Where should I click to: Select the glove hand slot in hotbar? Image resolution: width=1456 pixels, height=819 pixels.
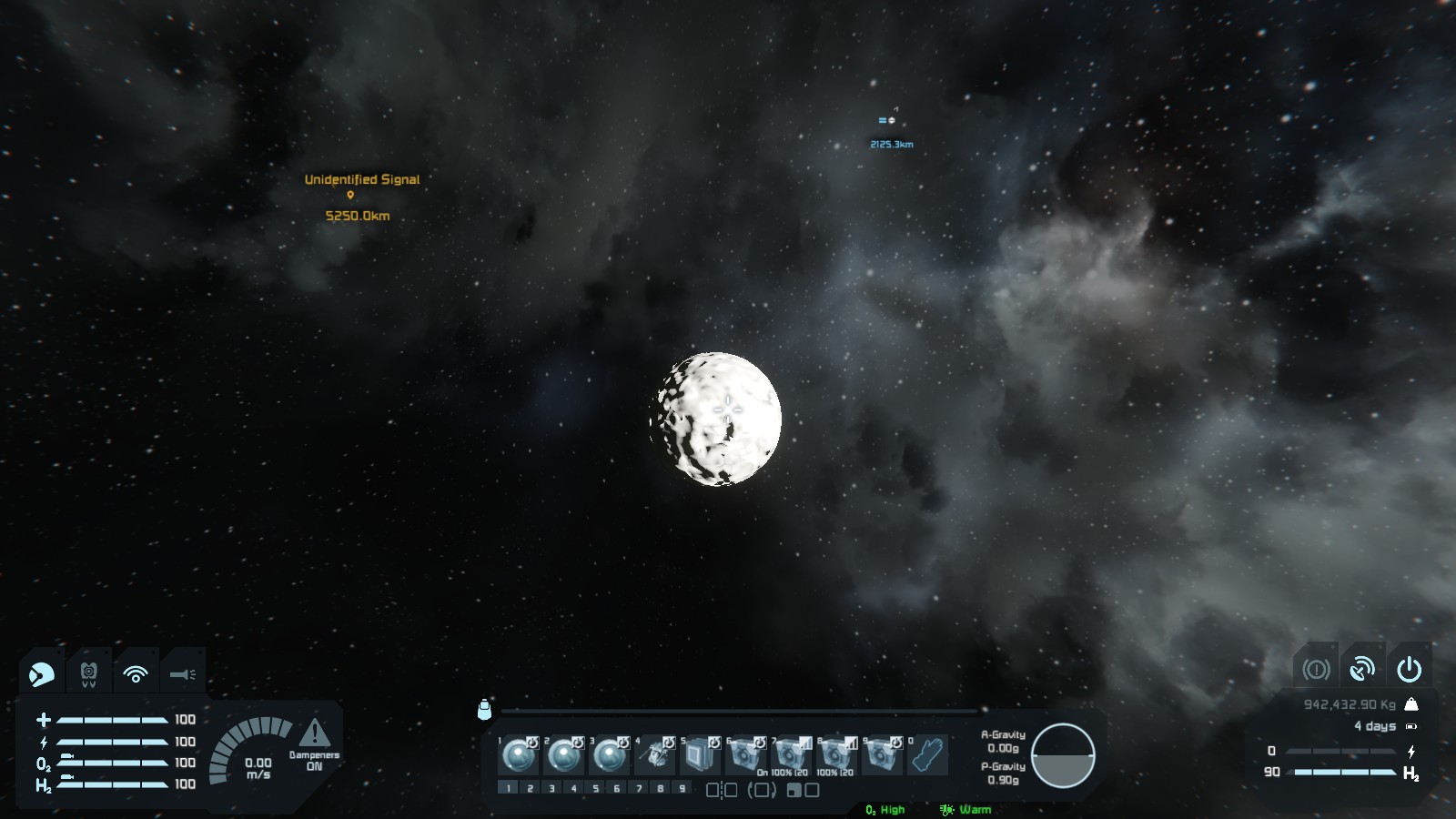point(928,755)
